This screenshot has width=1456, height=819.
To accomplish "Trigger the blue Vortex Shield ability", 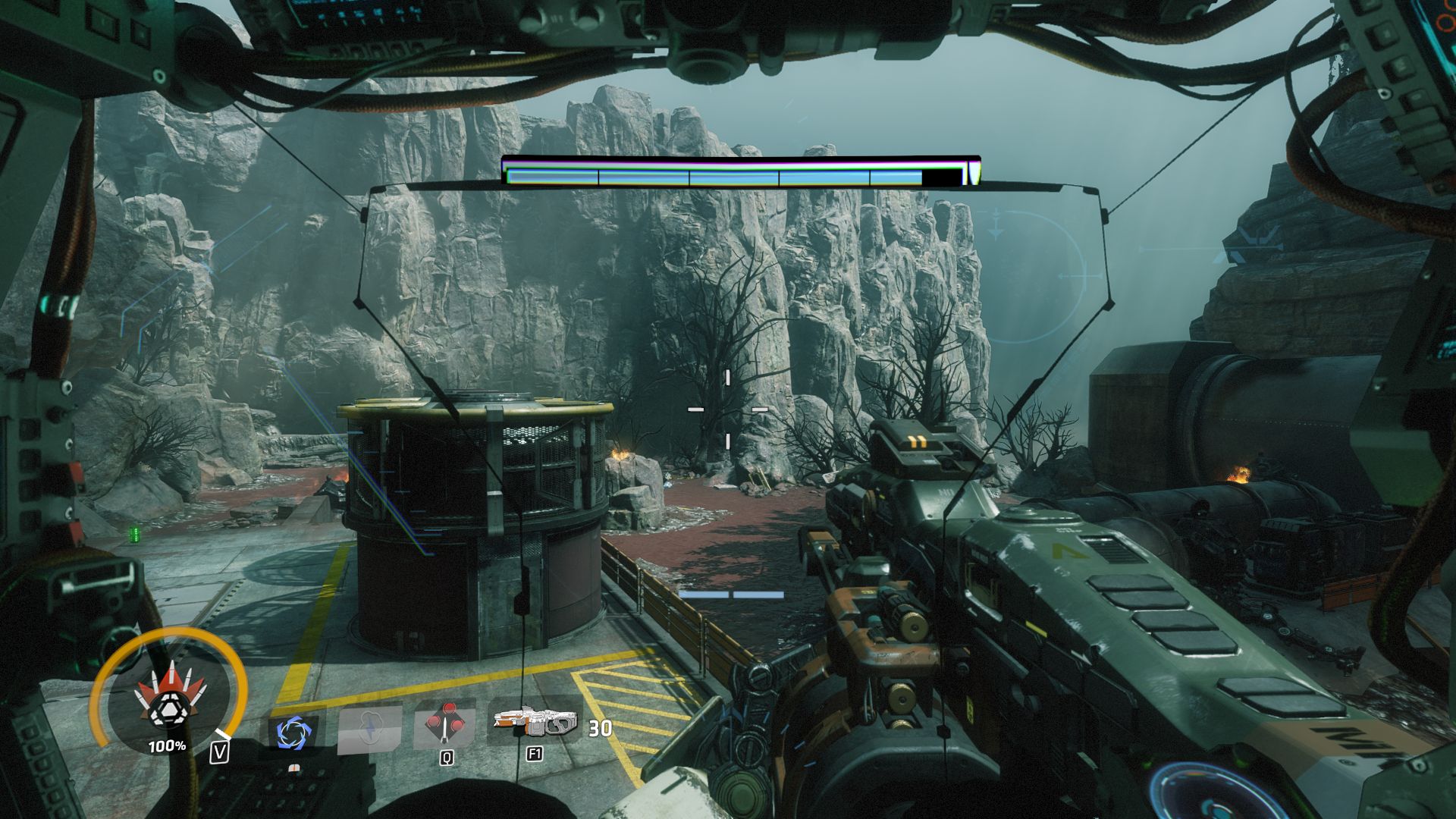I will click(x=290, y=733).
